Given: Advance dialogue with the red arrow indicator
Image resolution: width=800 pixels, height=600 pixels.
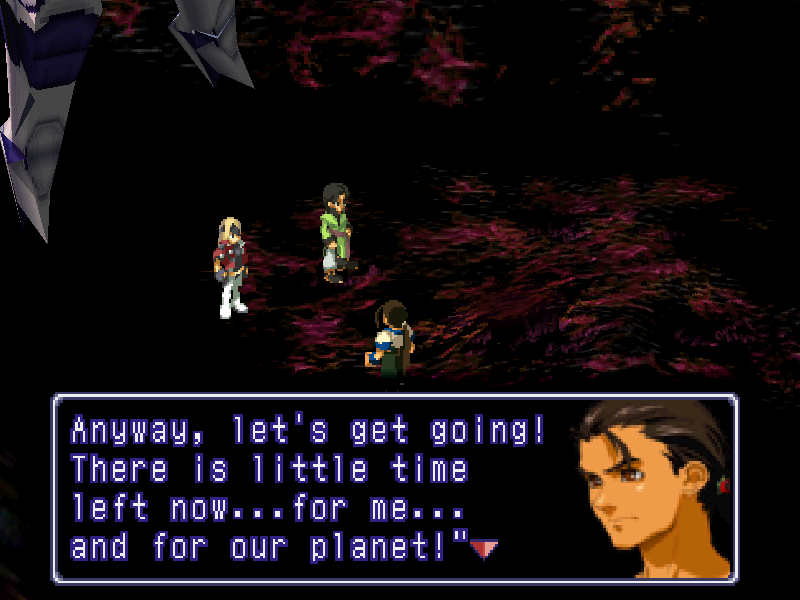Looking at the screenshot, I should click(x=484, y=548).
